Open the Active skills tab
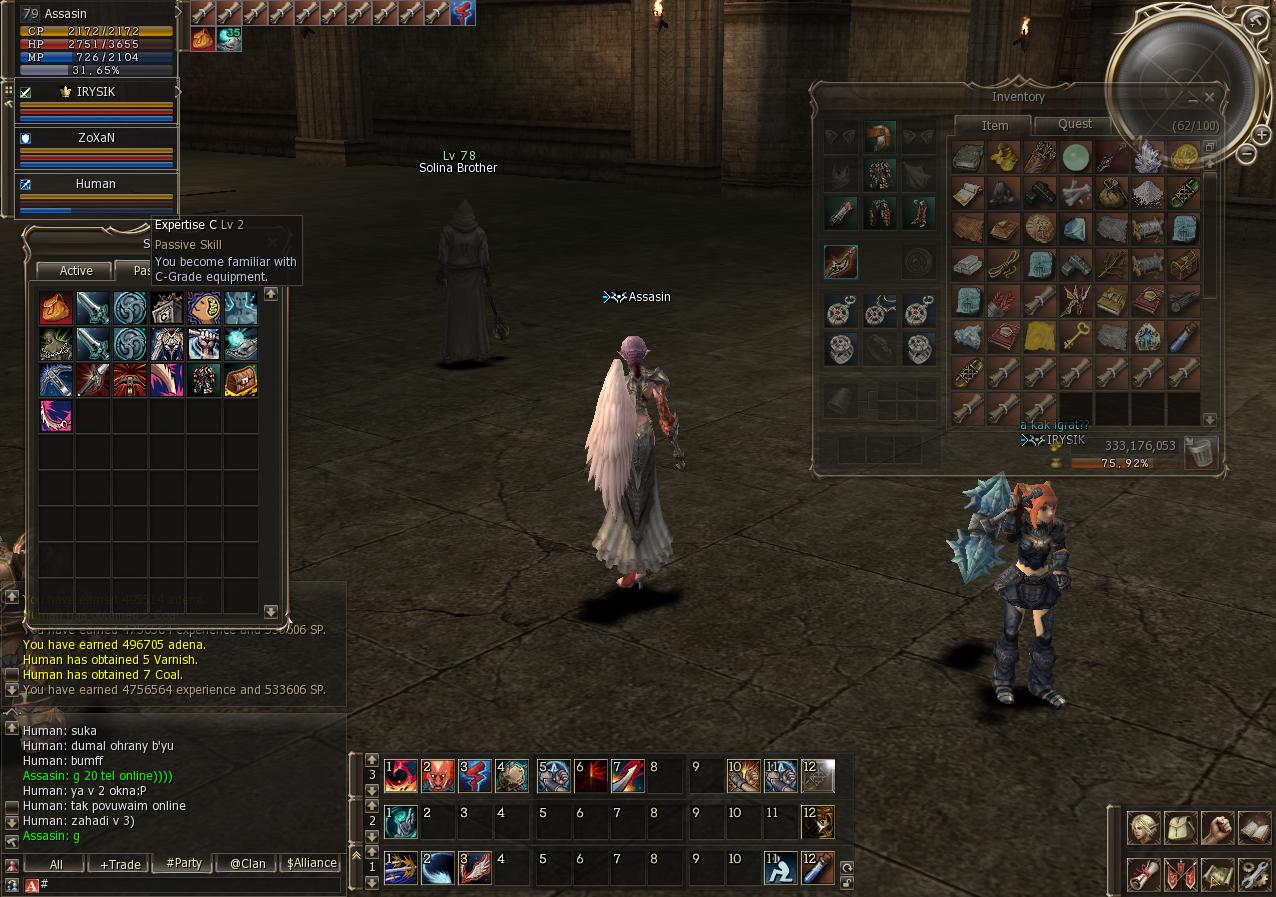Viewport: 1276px width, 897px height. click(76, 271)
